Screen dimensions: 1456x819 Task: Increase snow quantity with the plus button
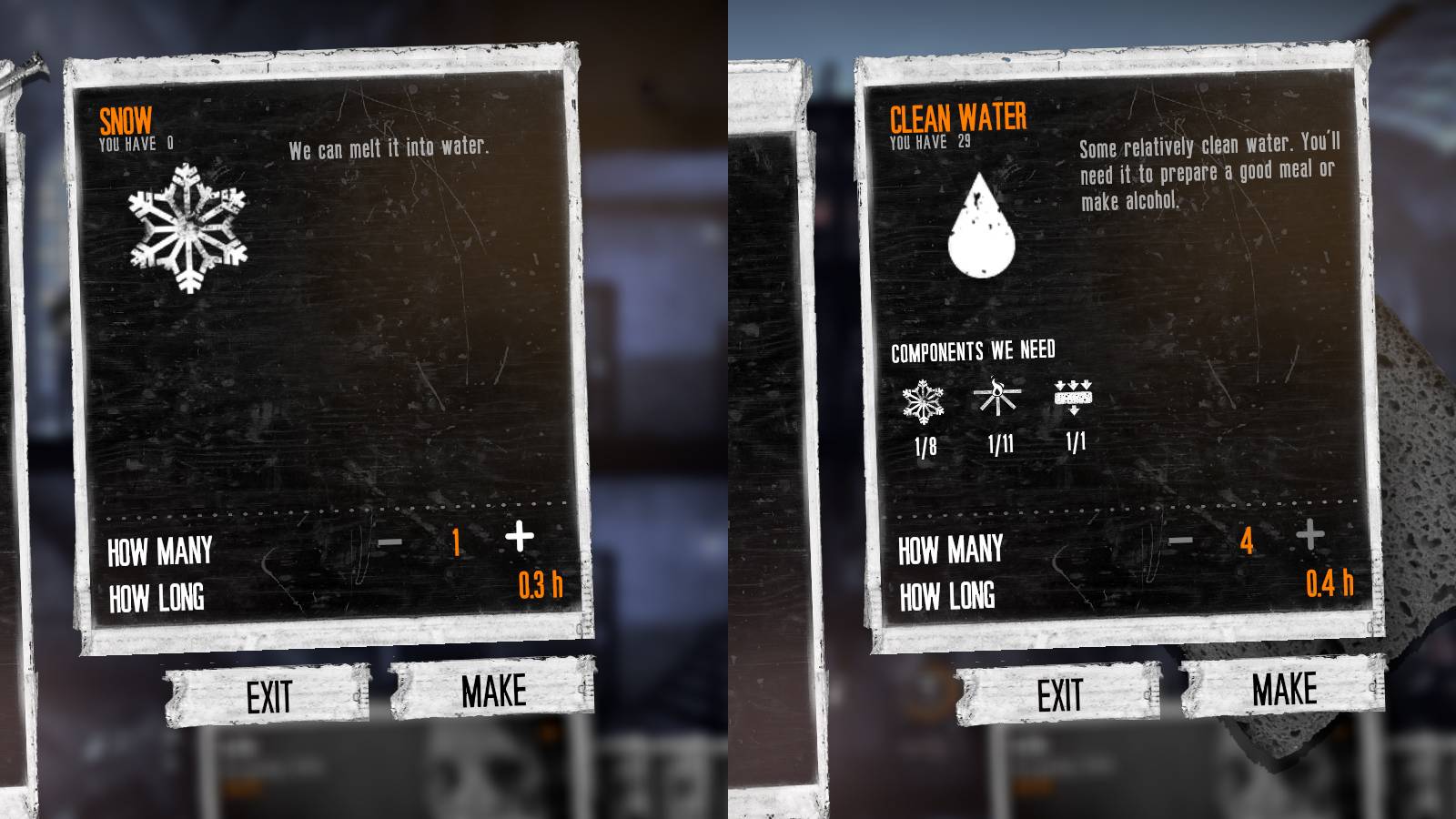click(x=520, y=537)
